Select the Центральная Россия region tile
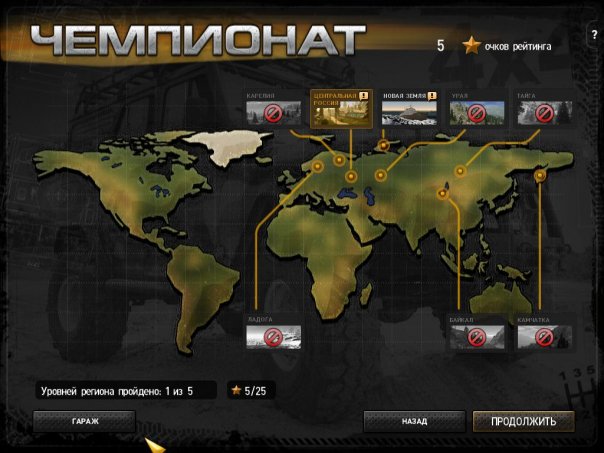The width and height of the screenshot is (604, 453). (342, 109)
